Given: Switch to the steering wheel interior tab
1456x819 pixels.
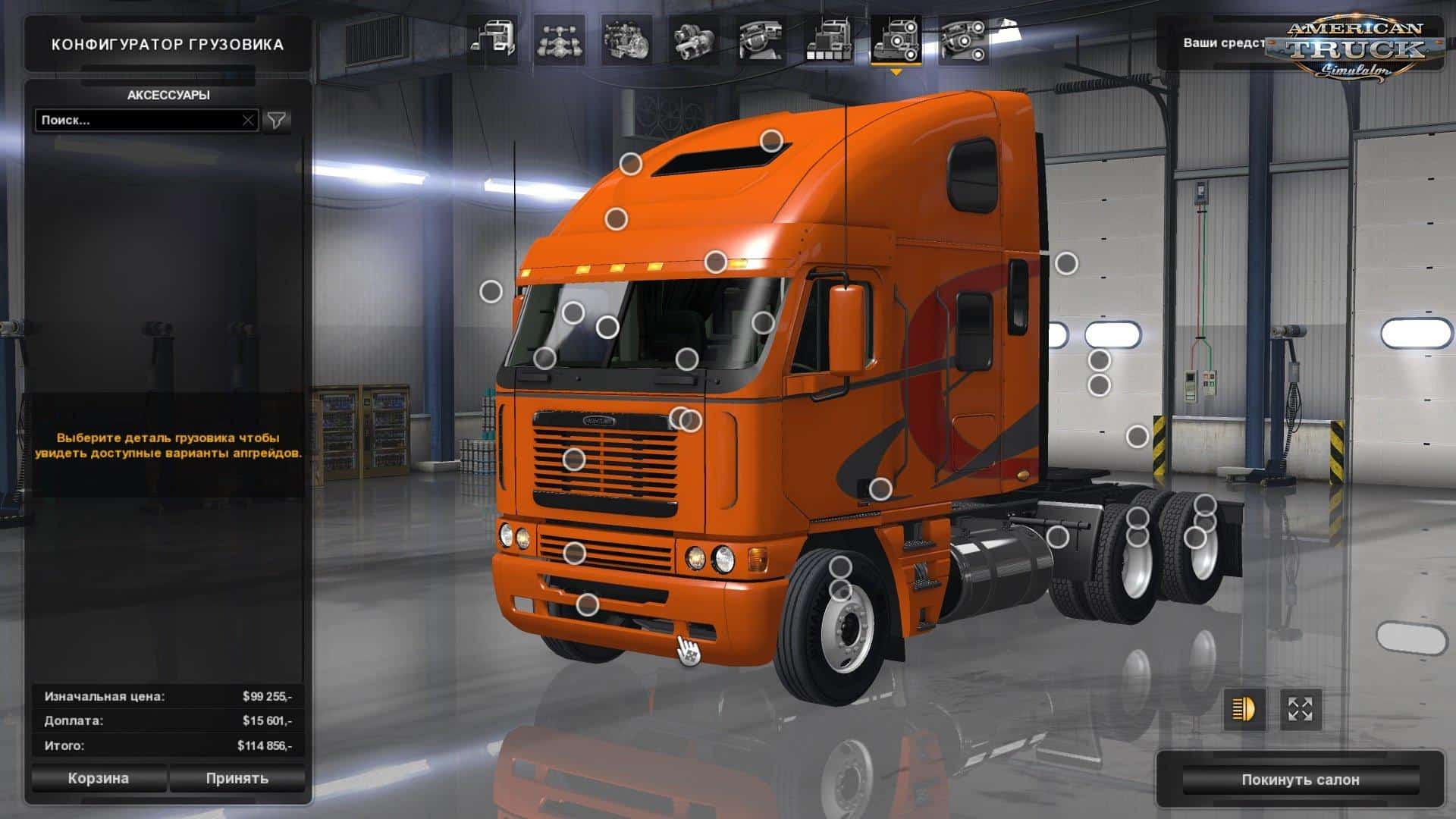Looking at the screenshot, I should [x=761, y=40].
